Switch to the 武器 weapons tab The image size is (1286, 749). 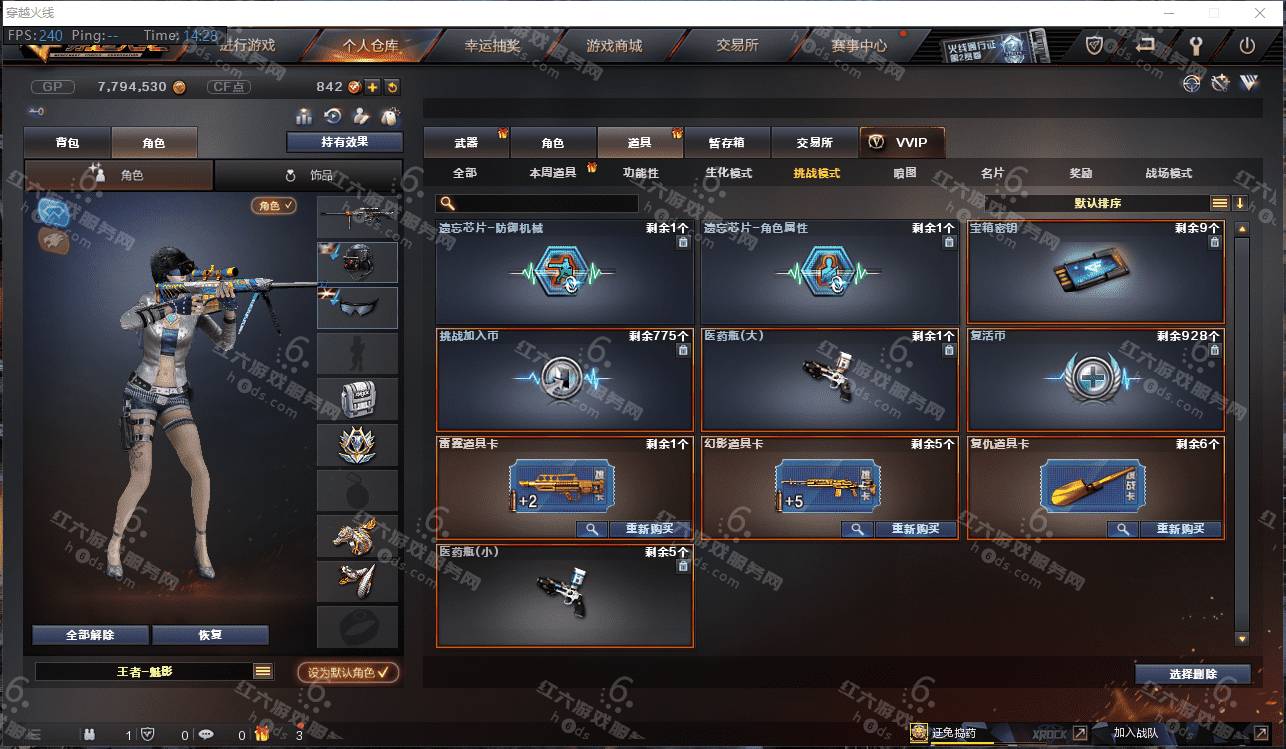(x=466, y=143)
